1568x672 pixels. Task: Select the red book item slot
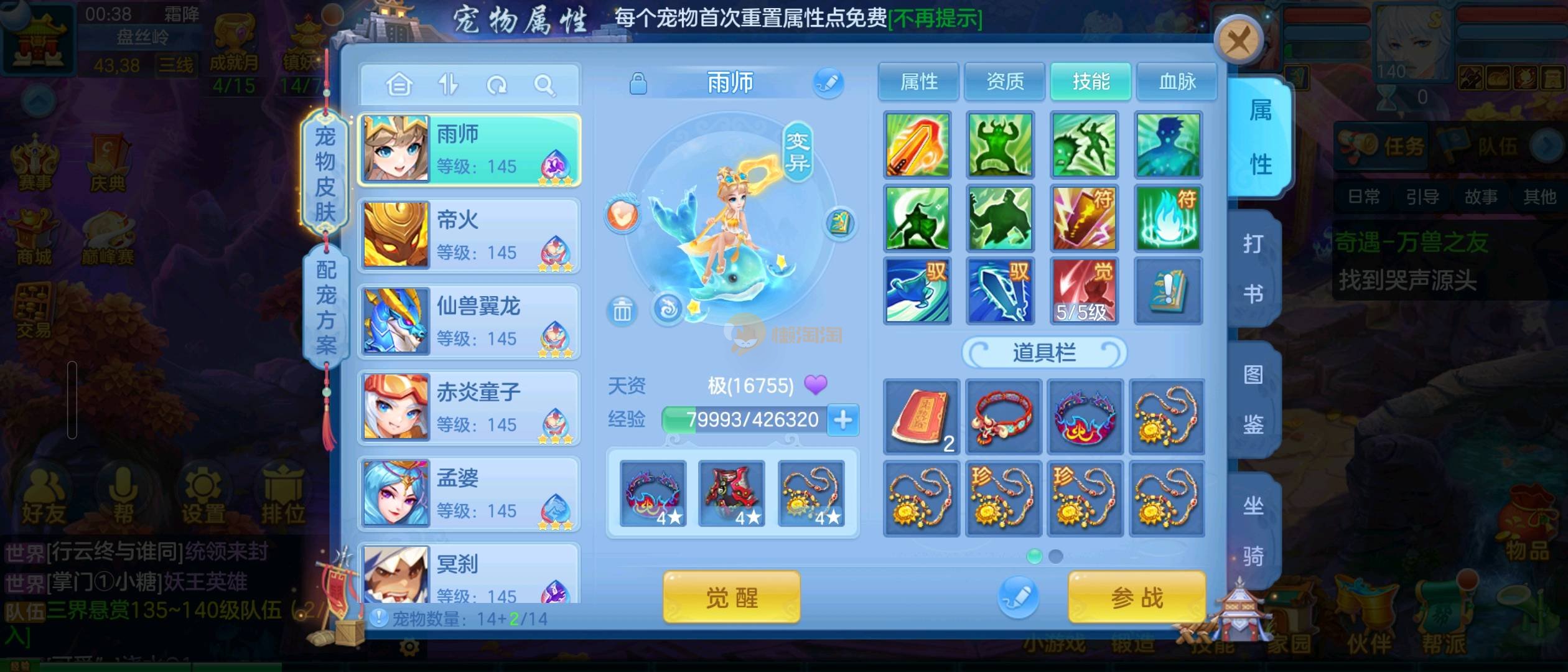coord(921,417)
